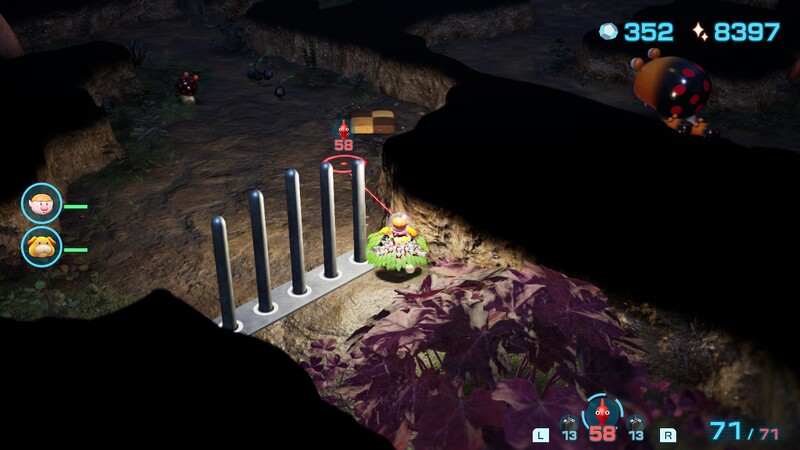The image size is (800, 450).
Task: Switch to Oatchi the dog portrait
Action: 41,246
